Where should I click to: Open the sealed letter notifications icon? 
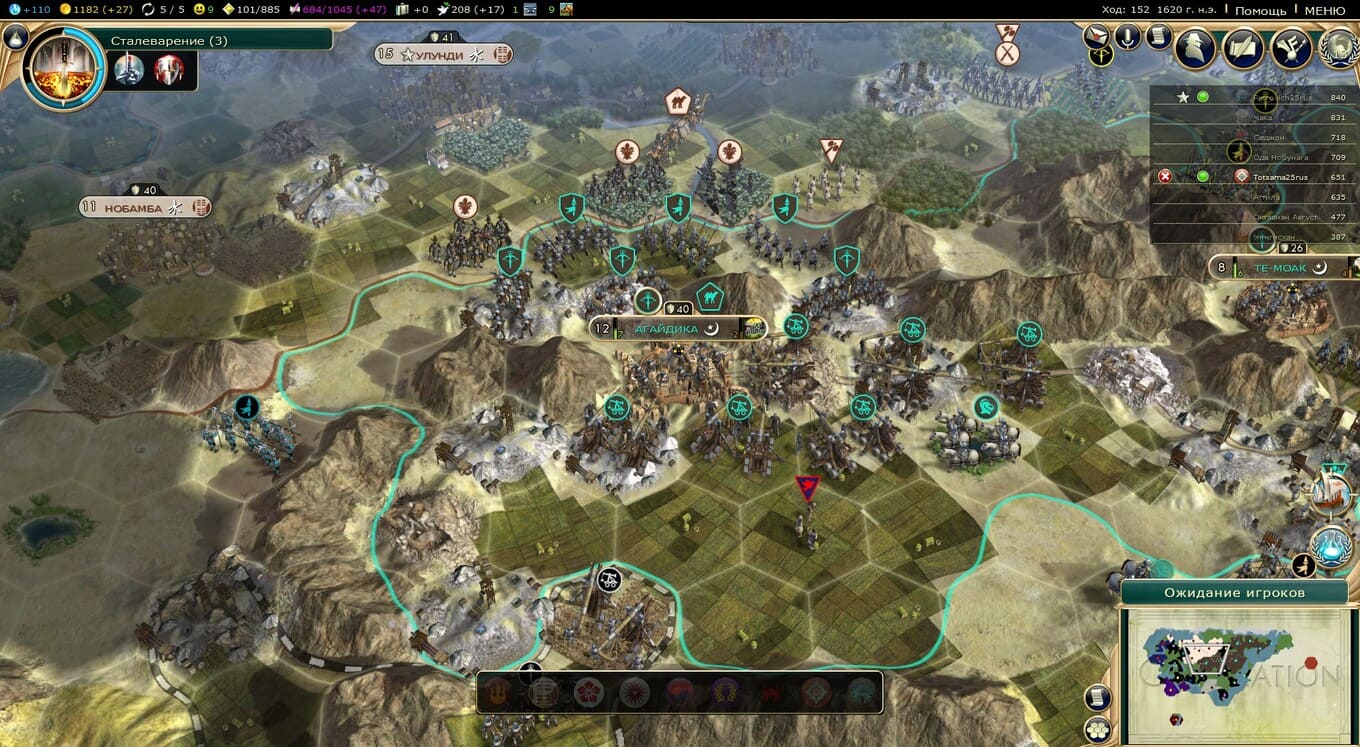(1099, 36)
